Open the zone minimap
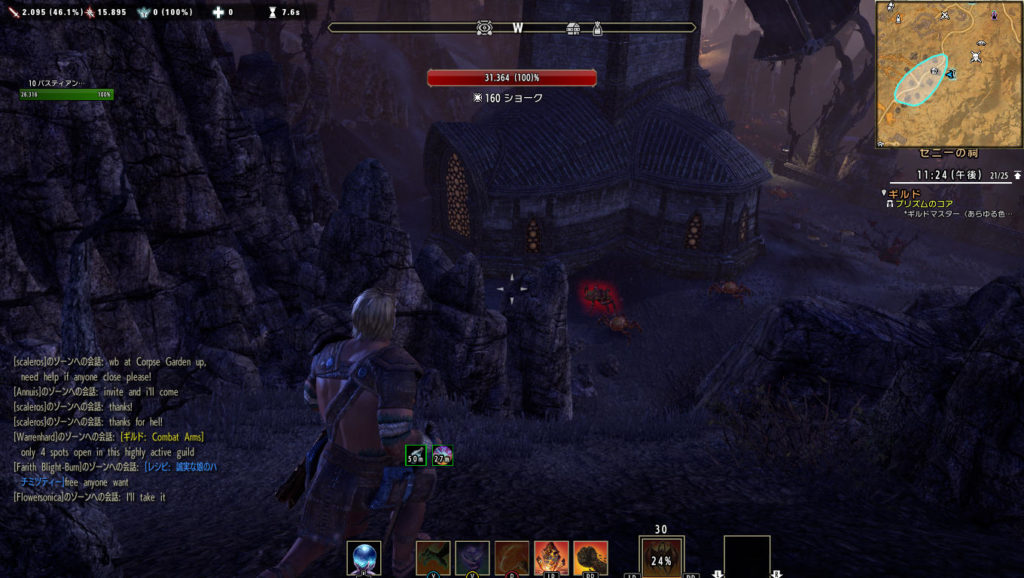 (x=949, y=73)
